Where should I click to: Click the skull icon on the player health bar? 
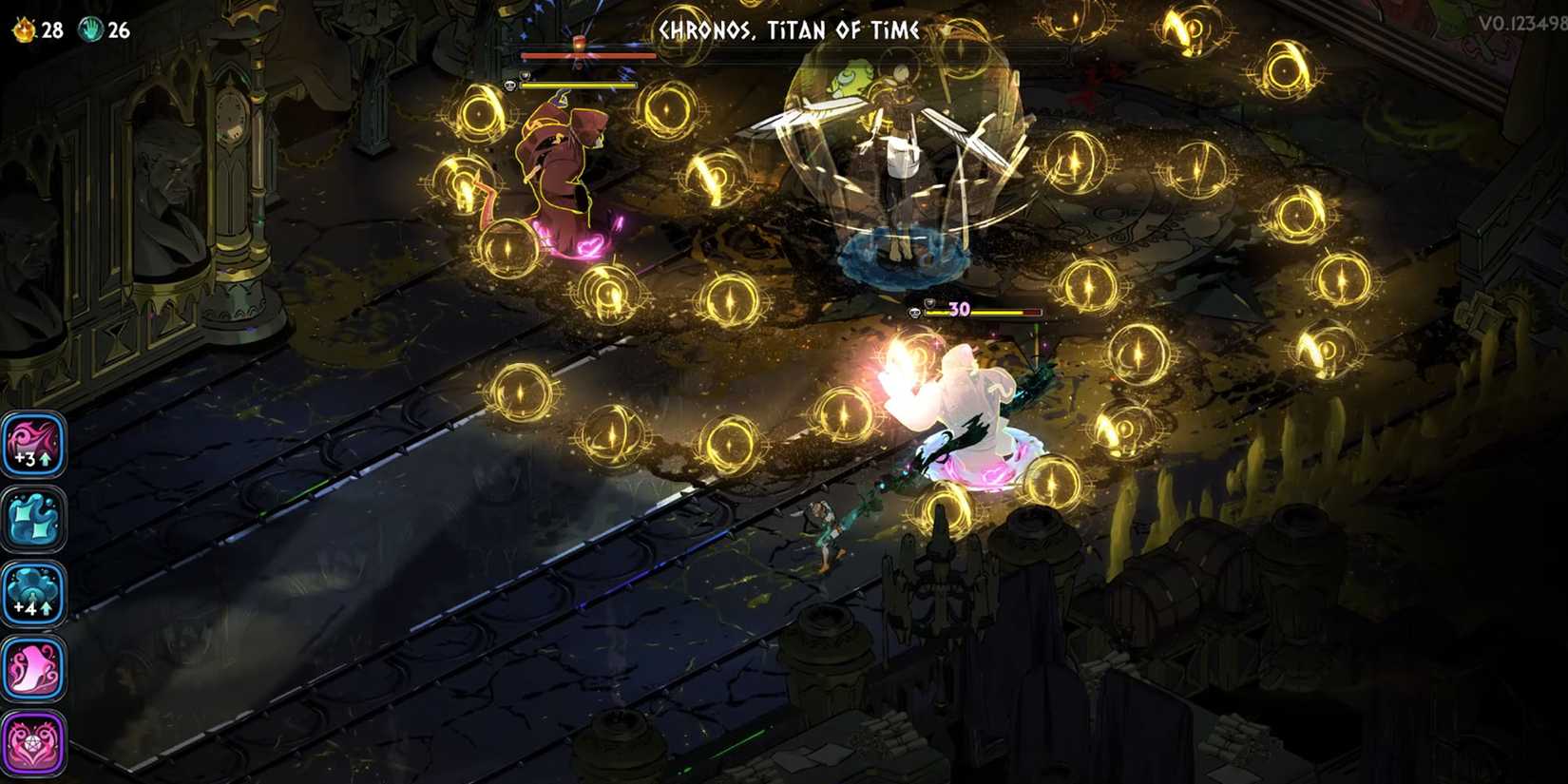click(x=914, y=313)
